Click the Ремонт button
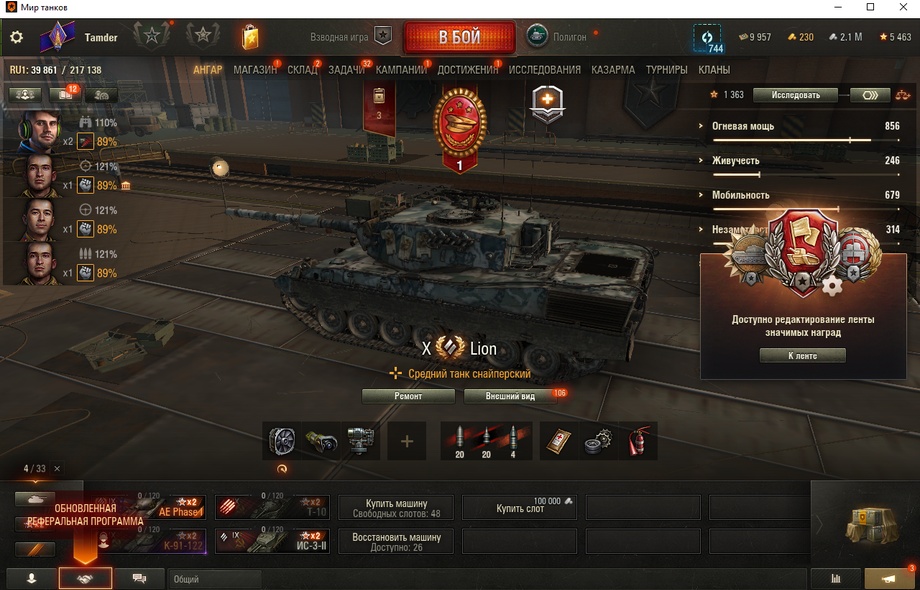 point(408,396)
